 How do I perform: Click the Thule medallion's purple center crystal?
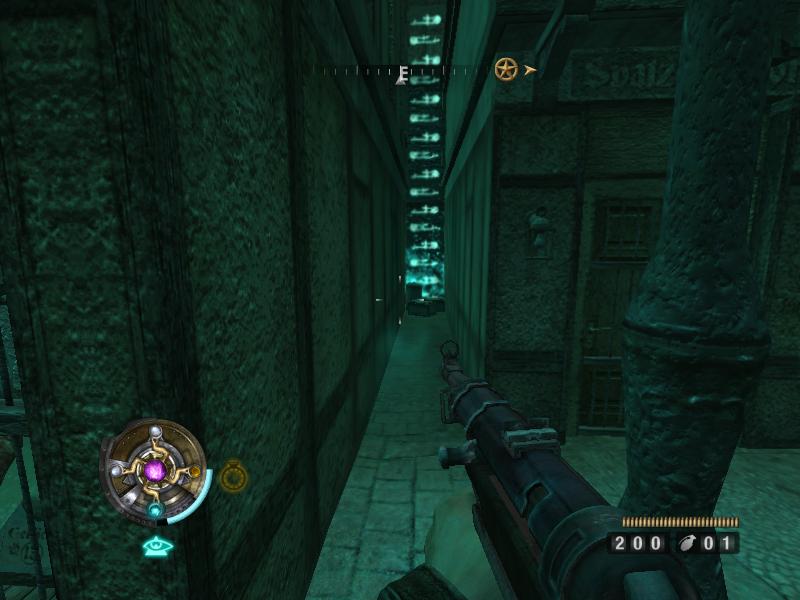[155, 469]
